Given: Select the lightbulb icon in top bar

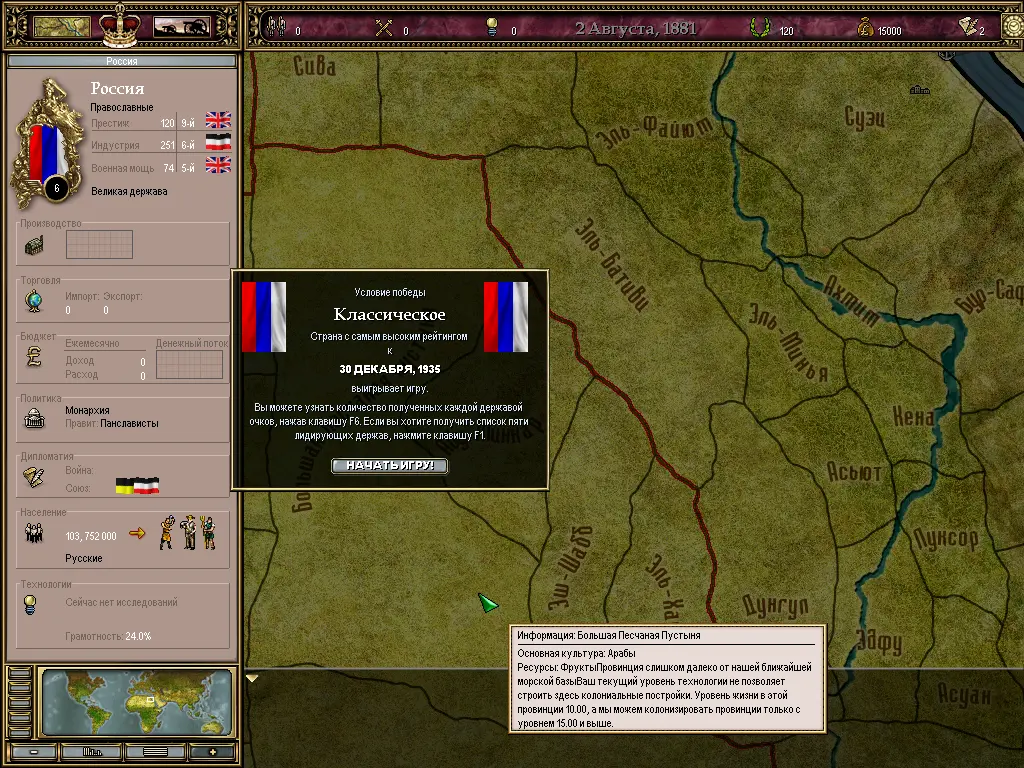Looking at the screenshot, I should pyautogui.click(x=492, y=28).
